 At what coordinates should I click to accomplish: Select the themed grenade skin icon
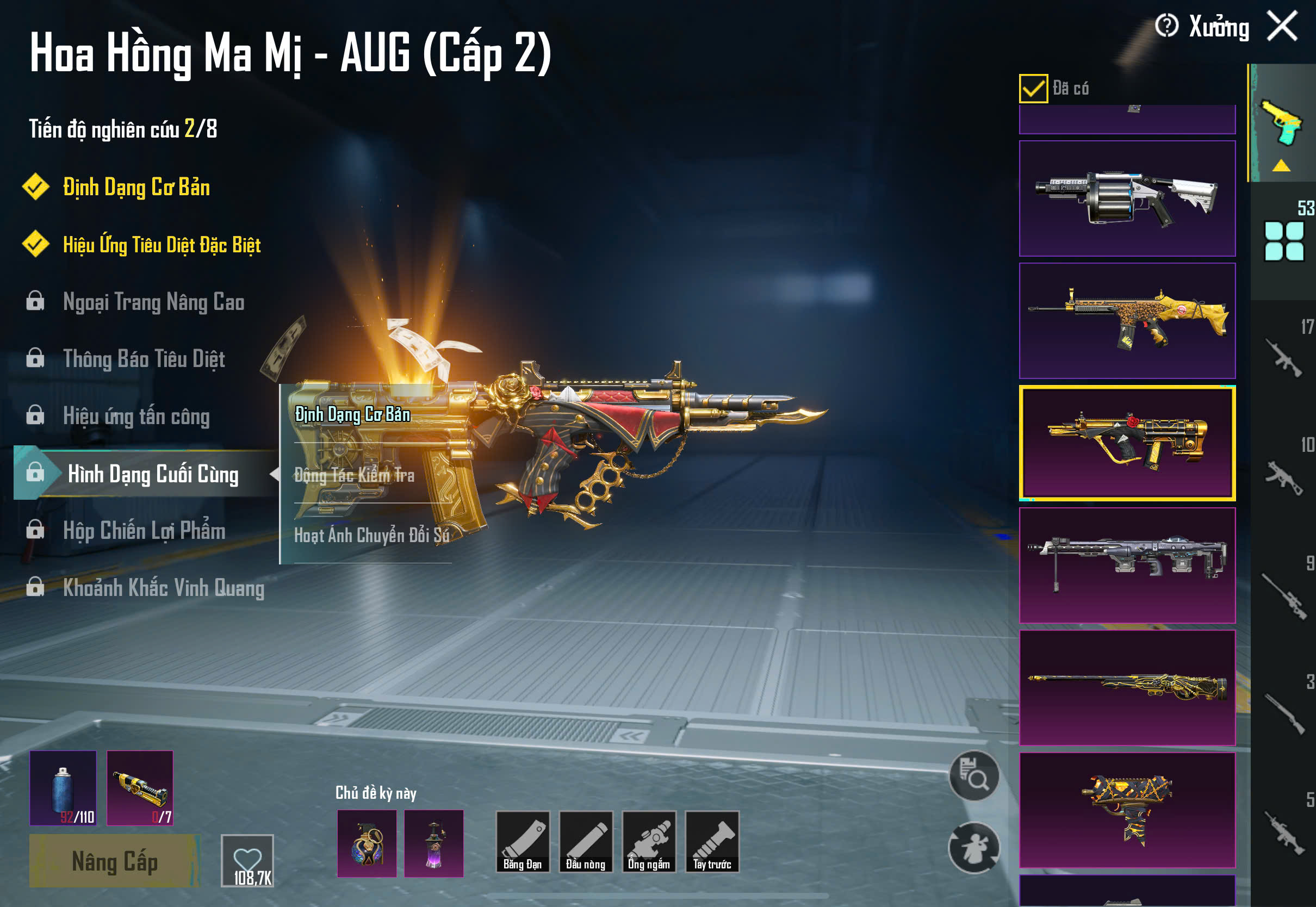point(367,843)
